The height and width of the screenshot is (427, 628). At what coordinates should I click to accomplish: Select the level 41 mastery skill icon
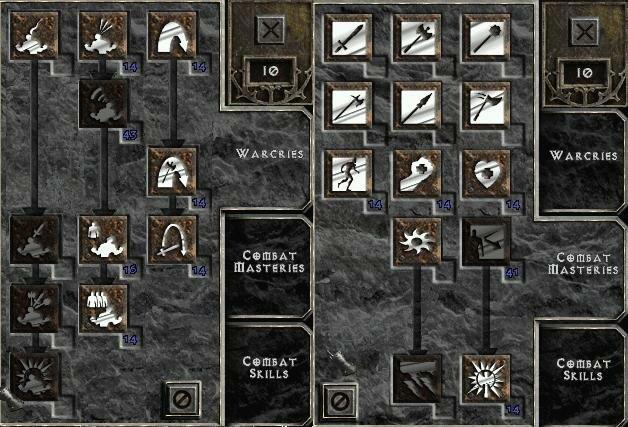486,239
